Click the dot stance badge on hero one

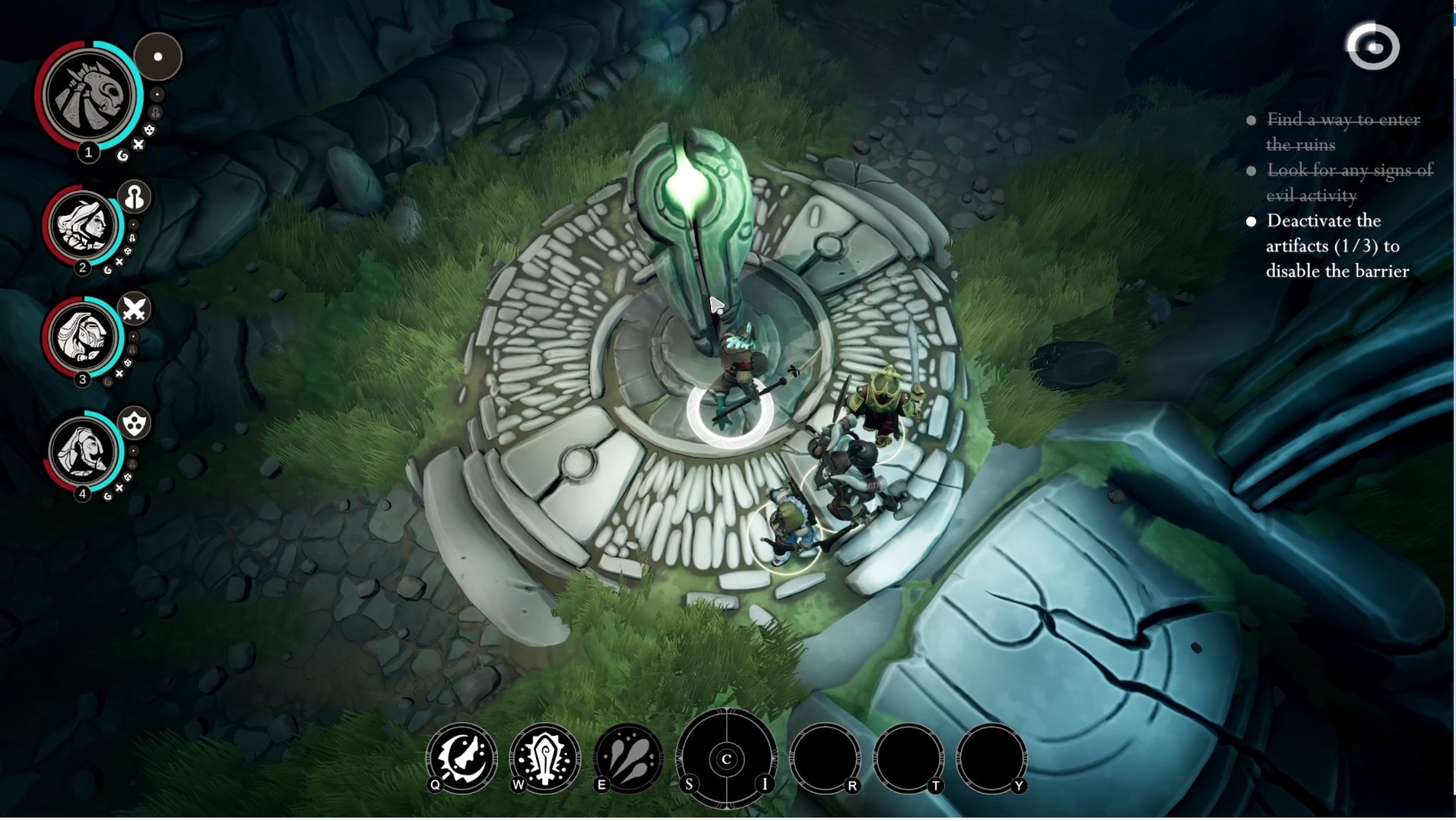coord(158,57)
